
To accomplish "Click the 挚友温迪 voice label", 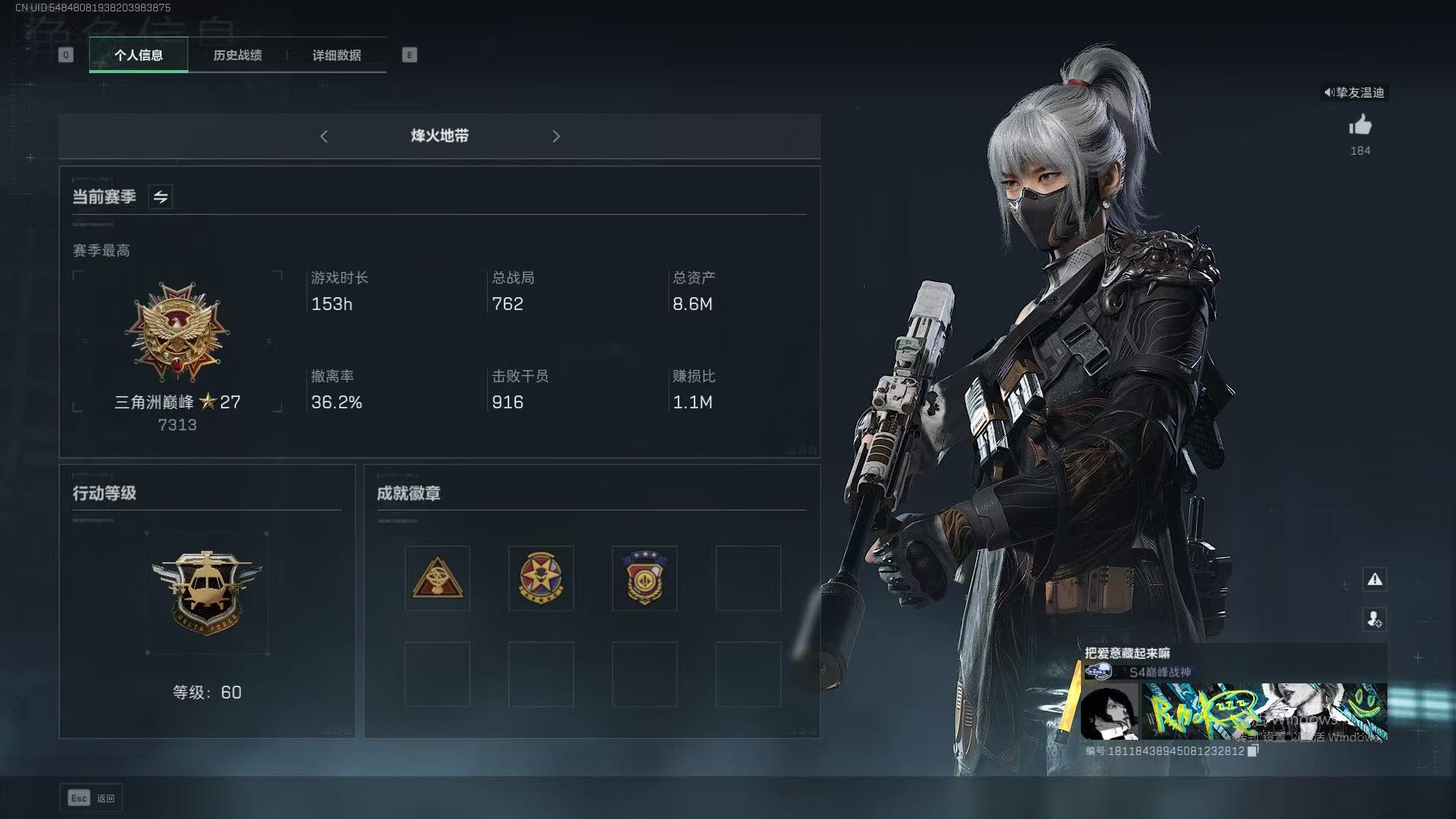I will tap(1354, 93).
